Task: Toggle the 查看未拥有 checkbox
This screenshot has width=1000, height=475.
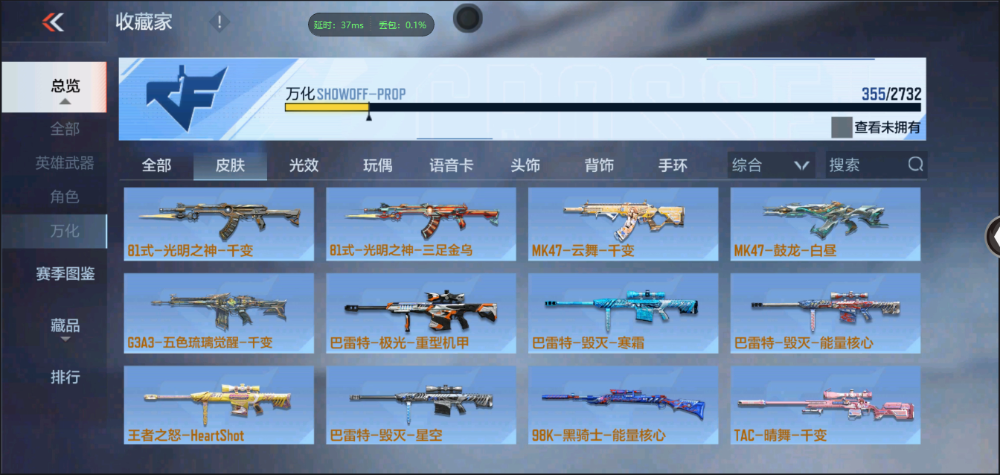Action: [x=841, y=127]
